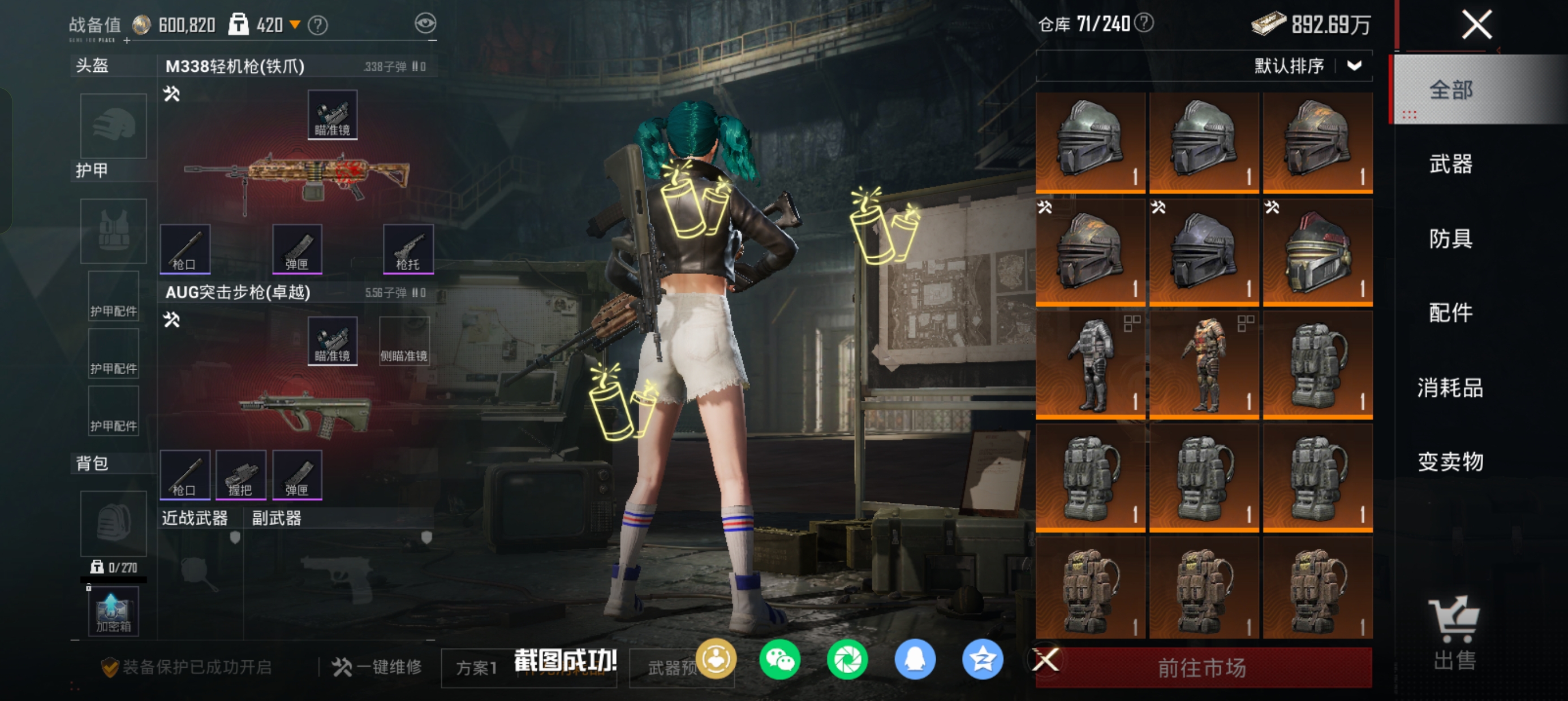Open the 默认排序 sort dropdown
1568x701 pixels.
click(x=1306, y=66)
